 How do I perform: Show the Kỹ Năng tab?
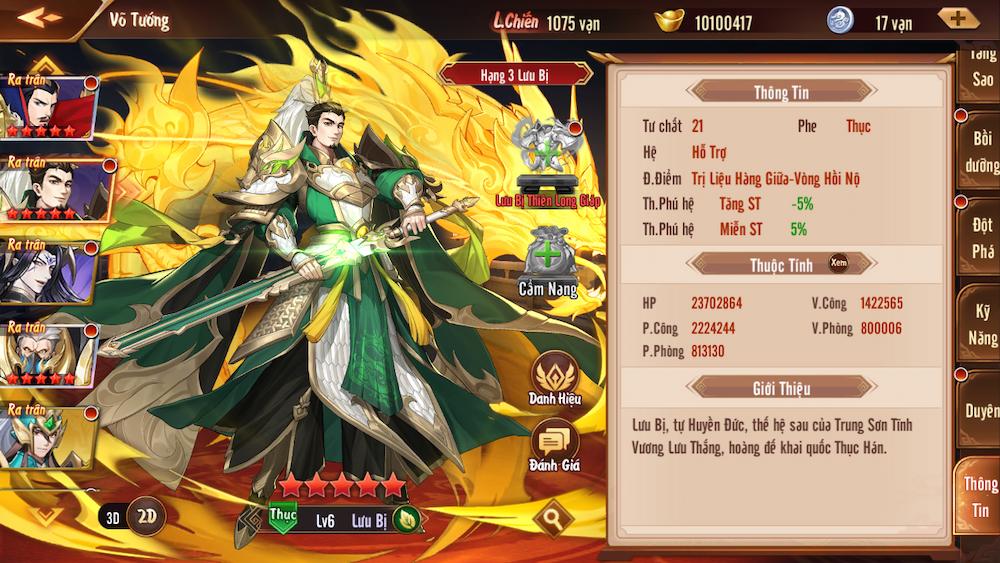pyautogui.click(x=981, y=325)
